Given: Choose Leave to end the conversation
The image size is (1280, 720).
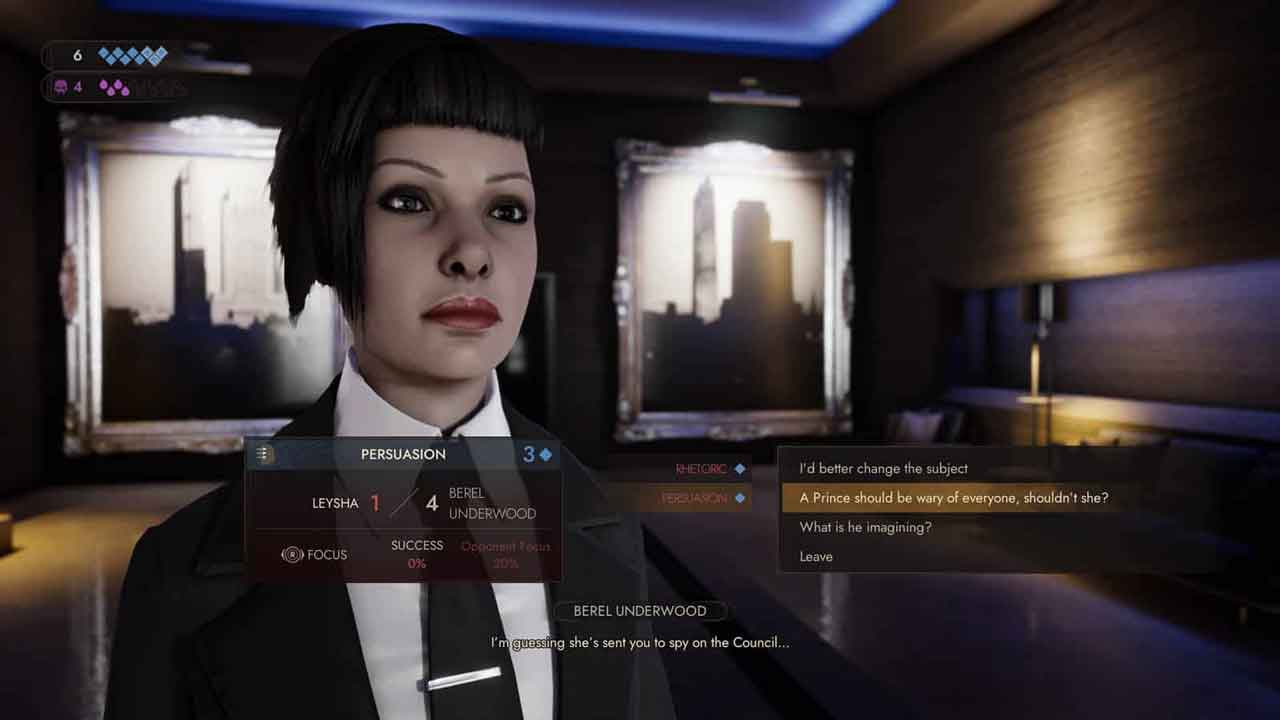Looking at the screenshot, I should tap(816, 556).
